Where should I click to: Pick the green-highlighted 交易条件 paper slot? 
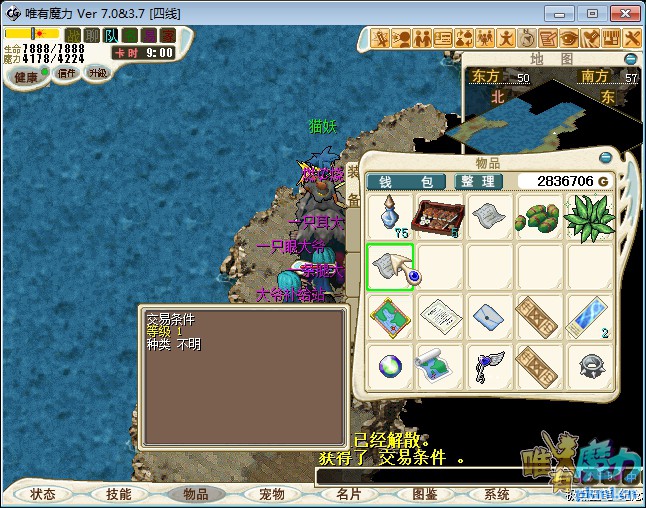tap(389, 266)
